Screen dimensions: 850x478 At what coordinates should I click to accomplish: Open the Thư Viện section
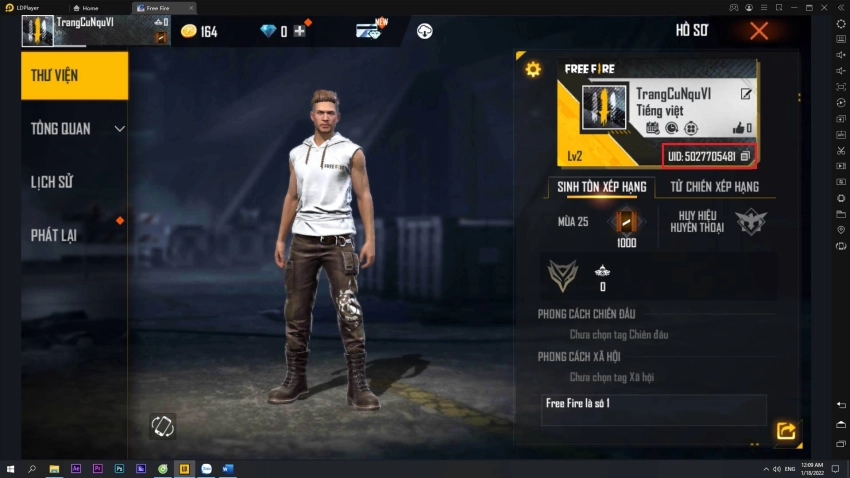[75, 75]
